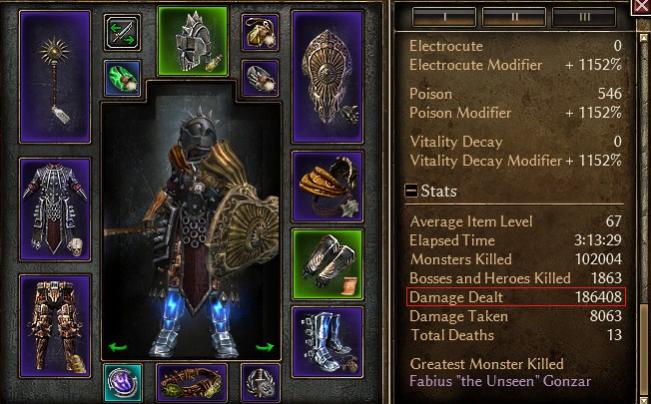
Task: Select the belt slot
Action: click(x=191, y=383)
